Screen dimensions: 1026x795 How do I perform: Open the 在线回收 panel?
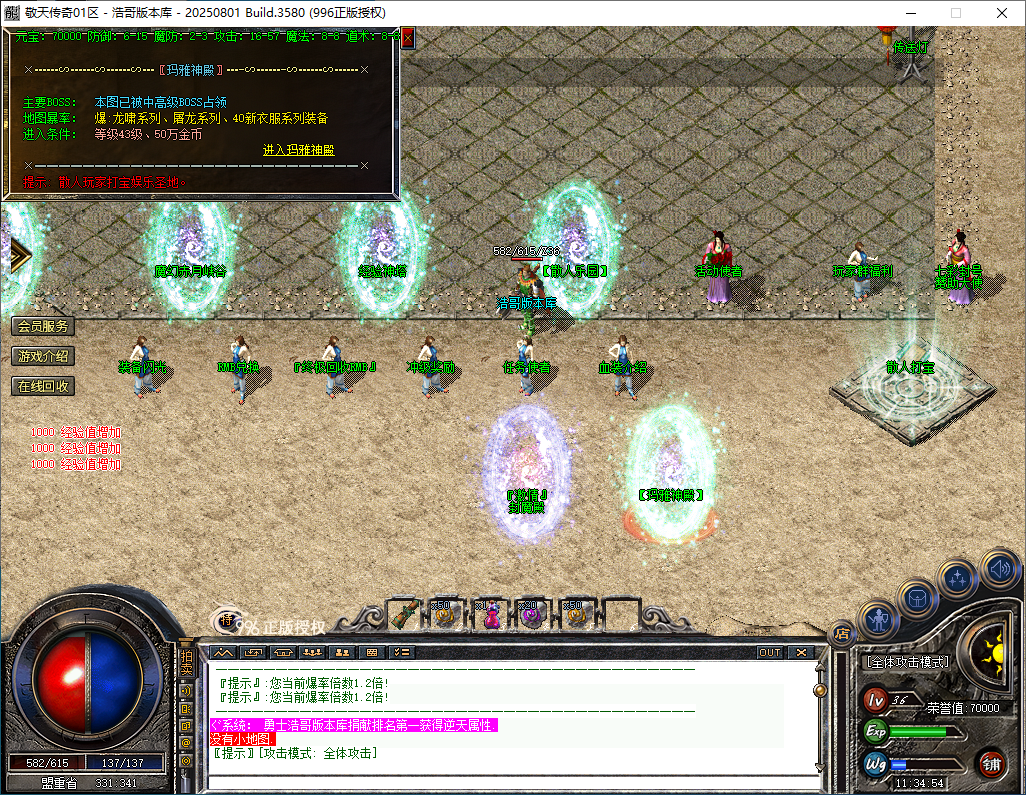[x=43, y=386]
